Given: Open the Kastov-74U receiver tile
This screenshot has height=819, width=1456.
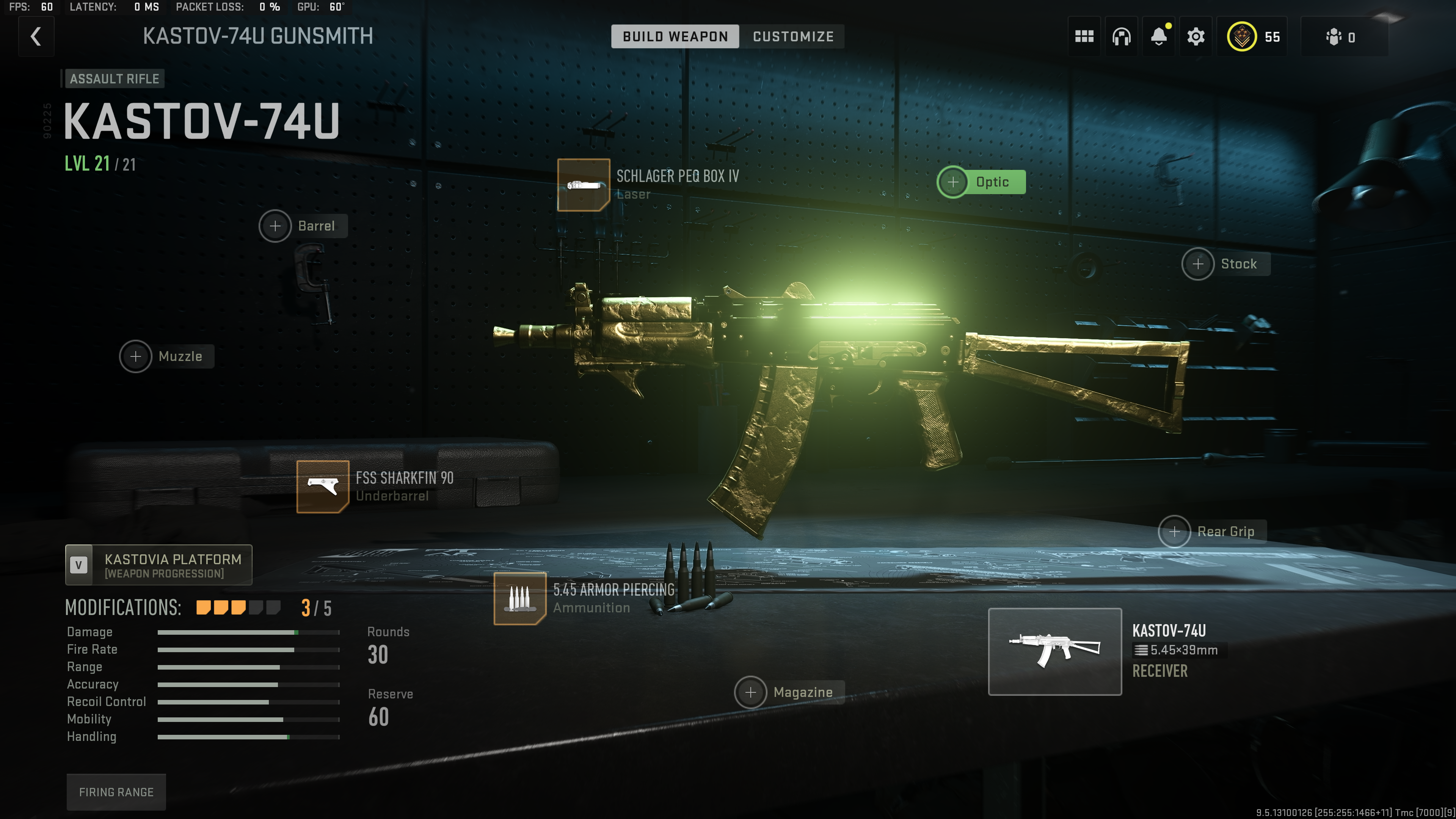Looking at the screenshot, I should 1054,652.
